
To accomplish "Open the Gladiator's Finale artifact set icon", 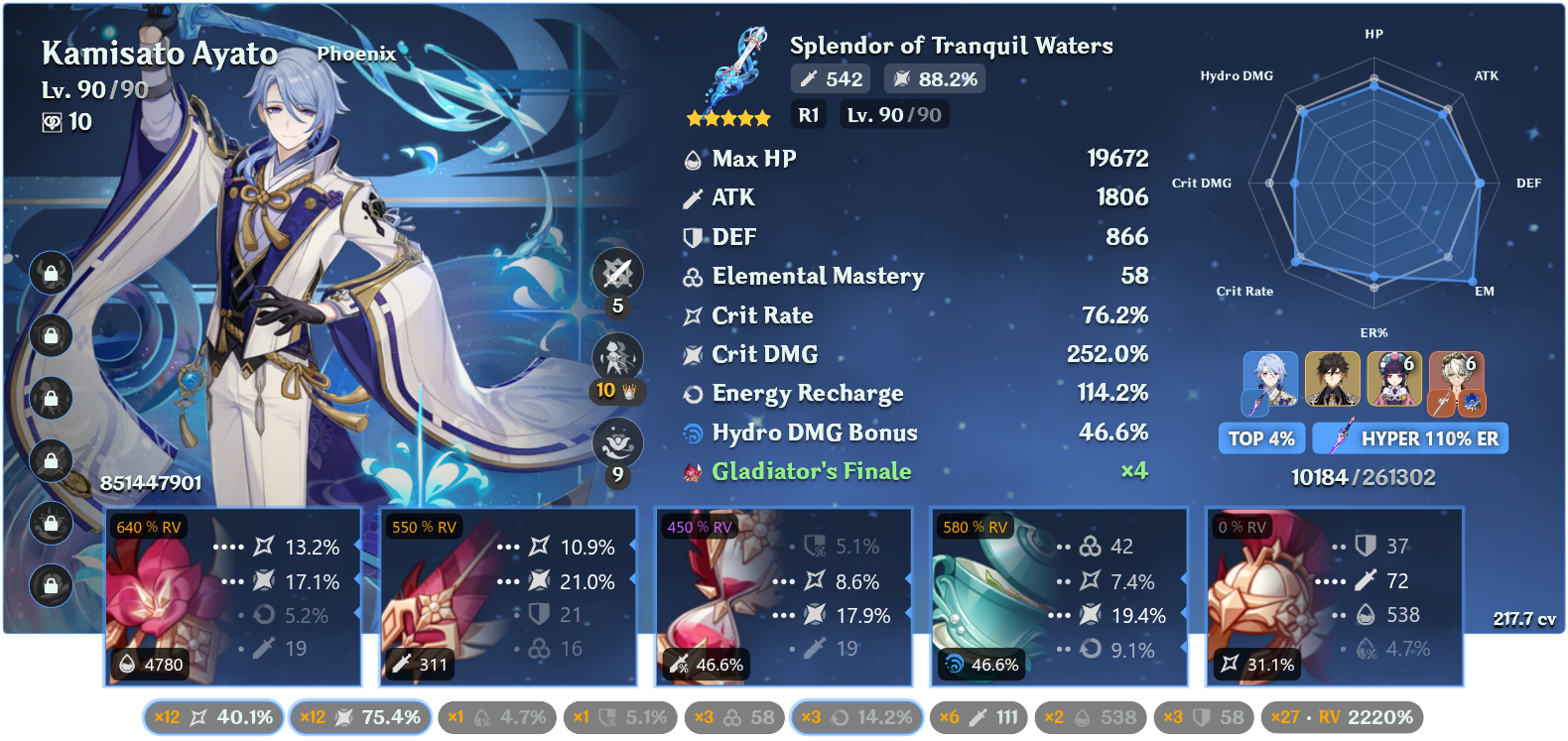I will [692, 472].
